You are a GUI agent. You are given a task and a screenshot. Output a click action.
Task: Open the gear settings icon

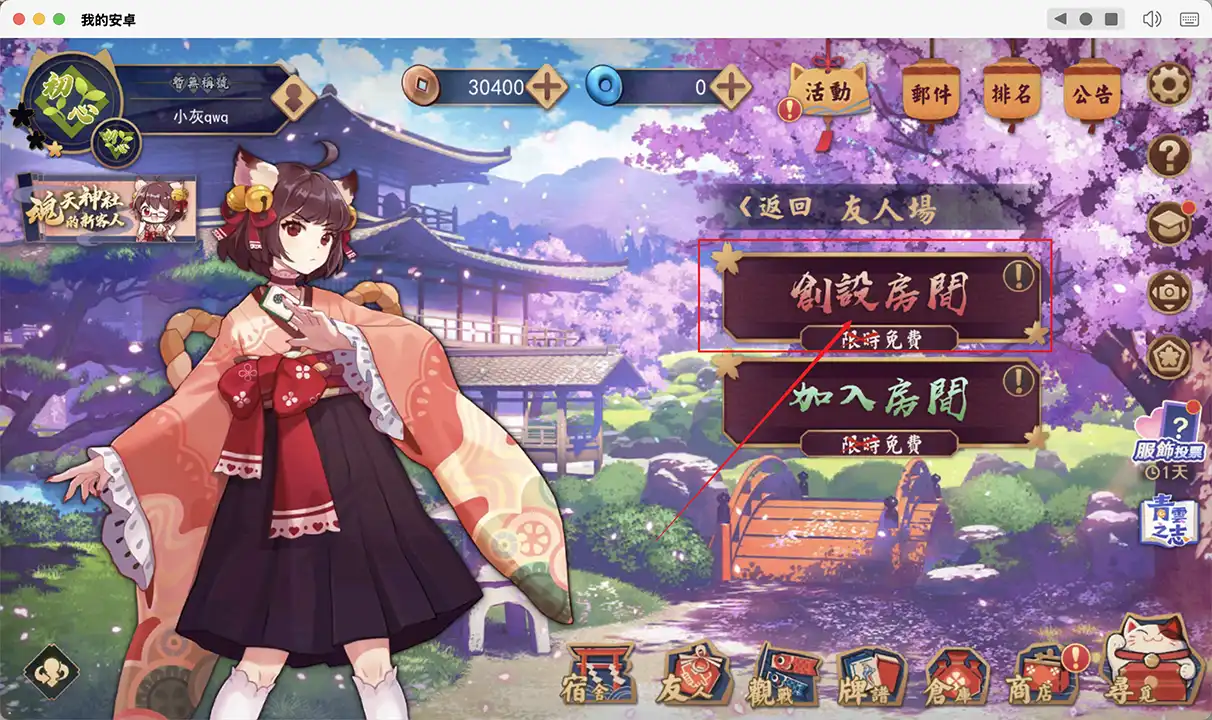(1167, 86)
